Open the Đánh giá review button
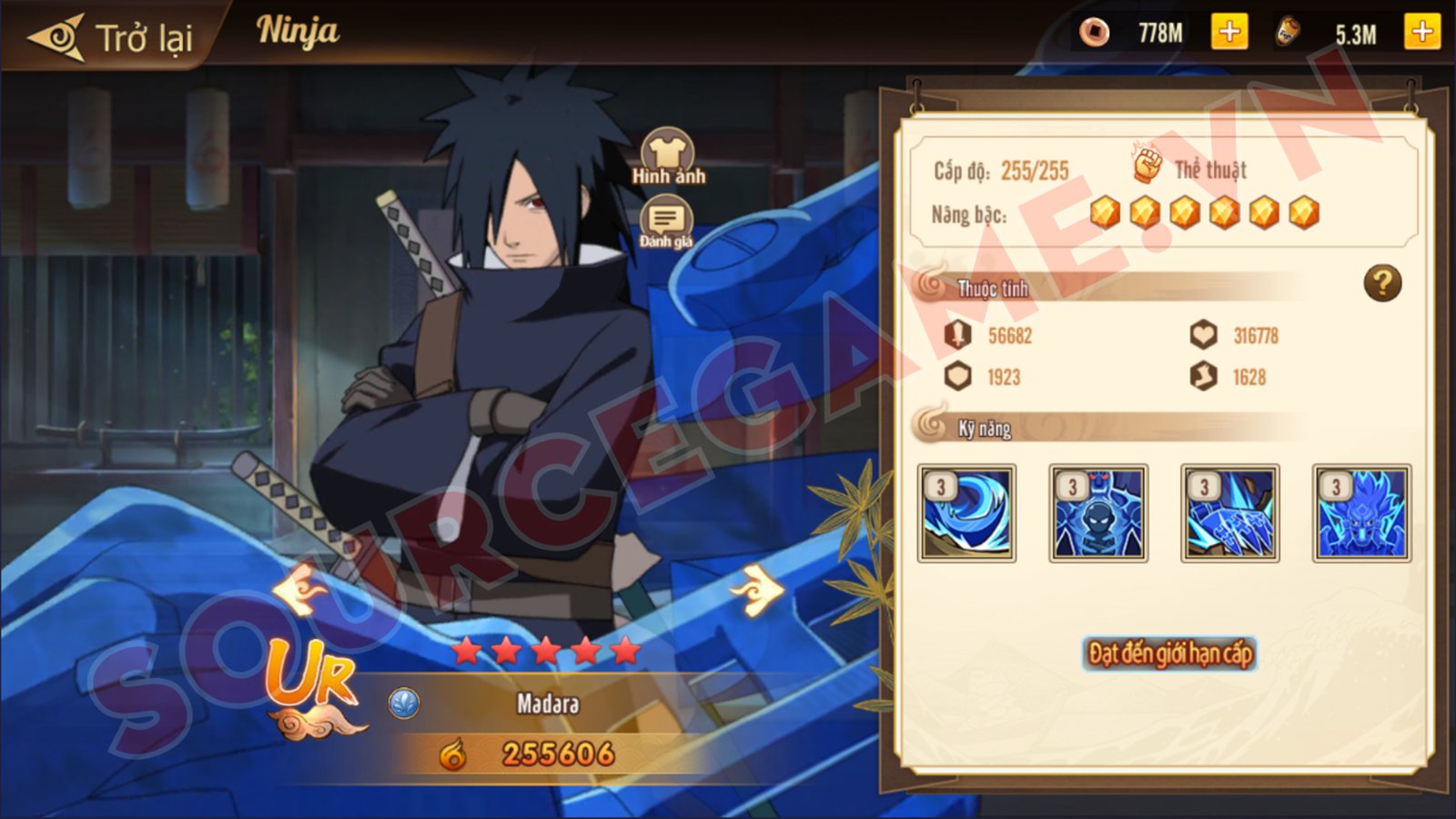The height and width of the screenshot is (819, 1456). (666, 223)
